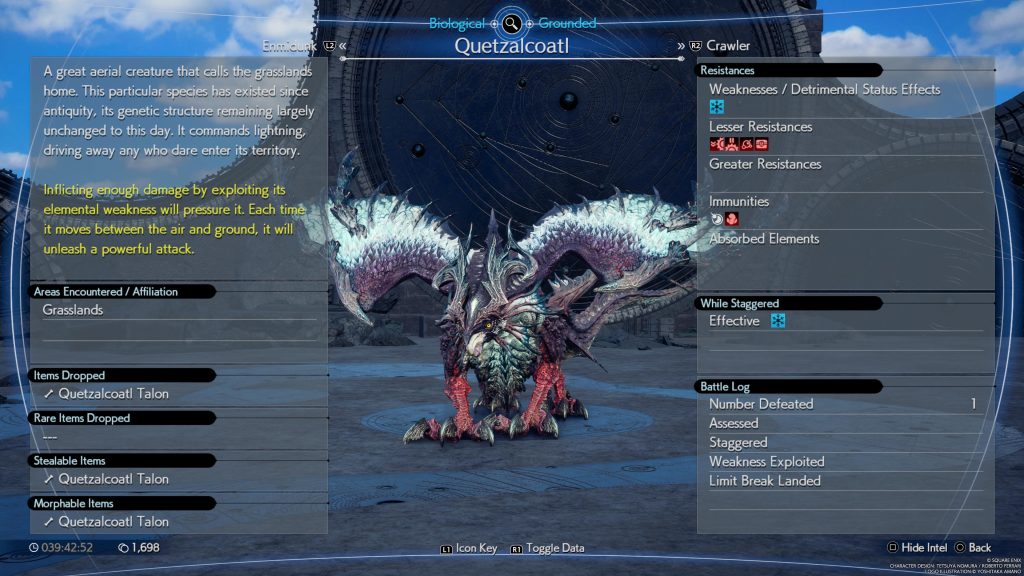Click the magnifying glass assess icon
The image size is (1024, 576).
512,23
